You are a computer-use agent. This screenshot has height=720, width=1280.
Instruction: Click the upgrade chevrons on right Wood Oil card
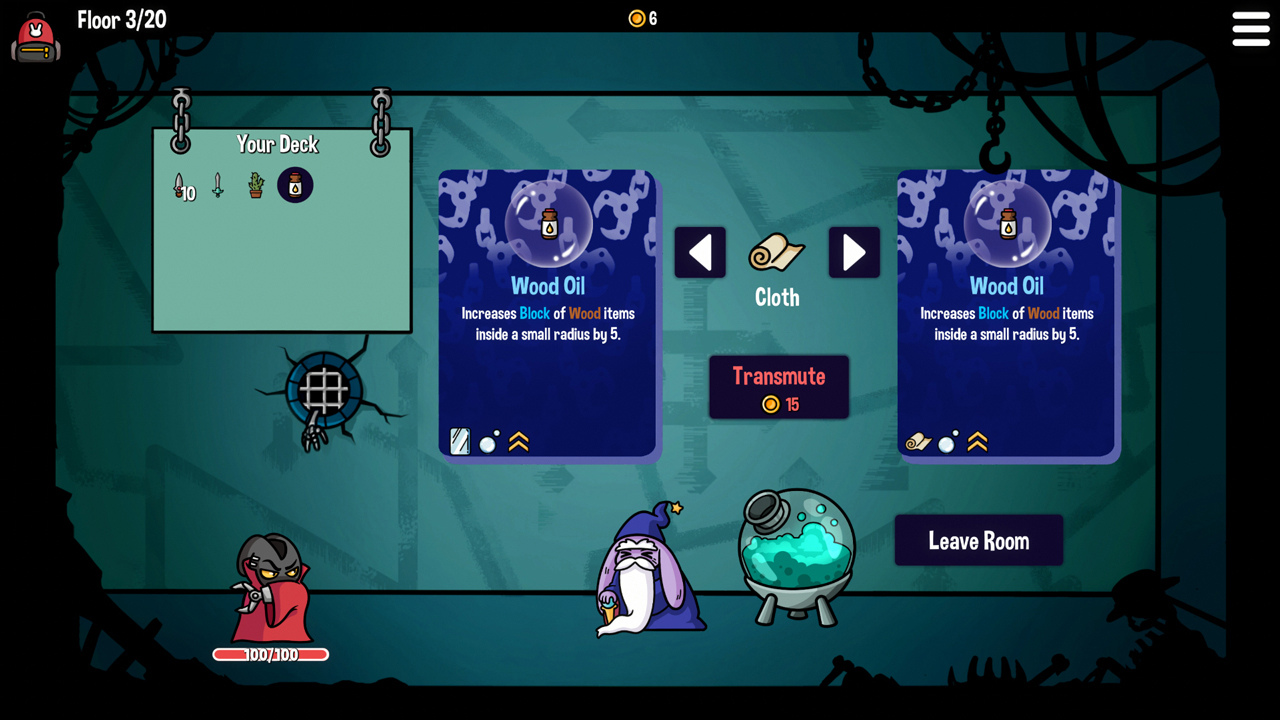pos(976,441)
